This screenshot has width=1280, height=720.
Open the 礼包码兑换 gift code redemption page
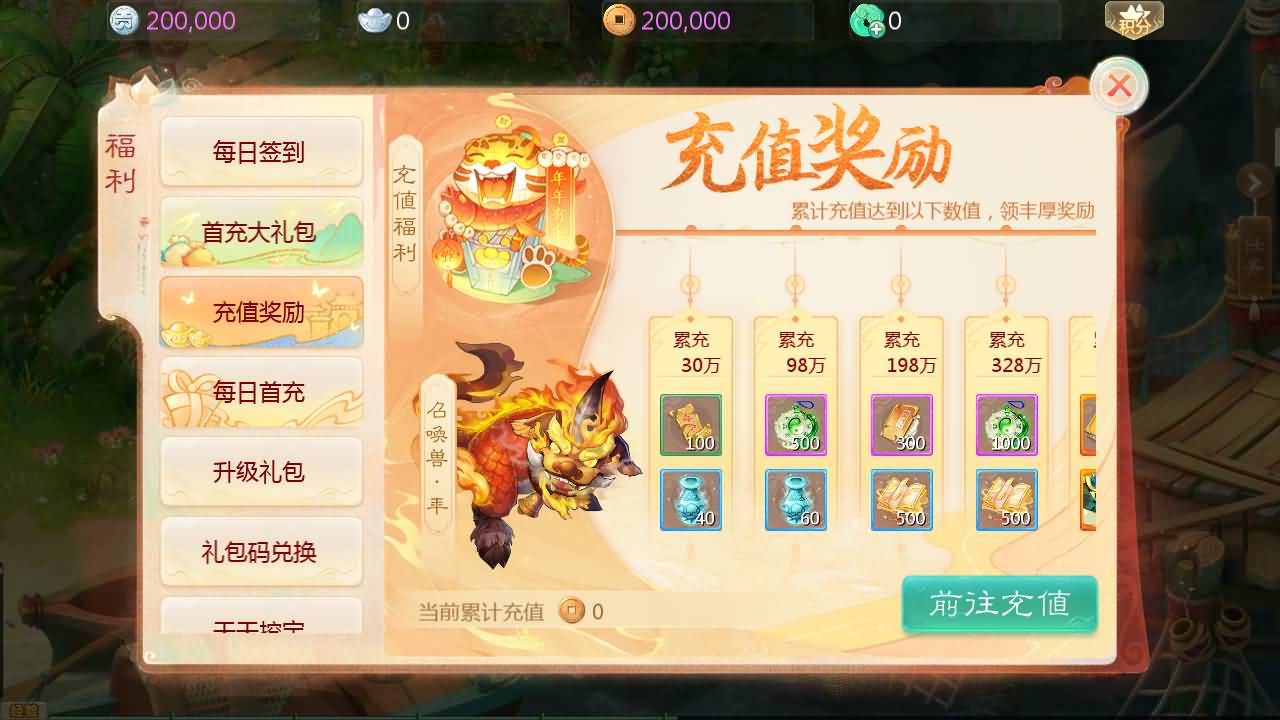pyautogui.click(x=261, y=552)
